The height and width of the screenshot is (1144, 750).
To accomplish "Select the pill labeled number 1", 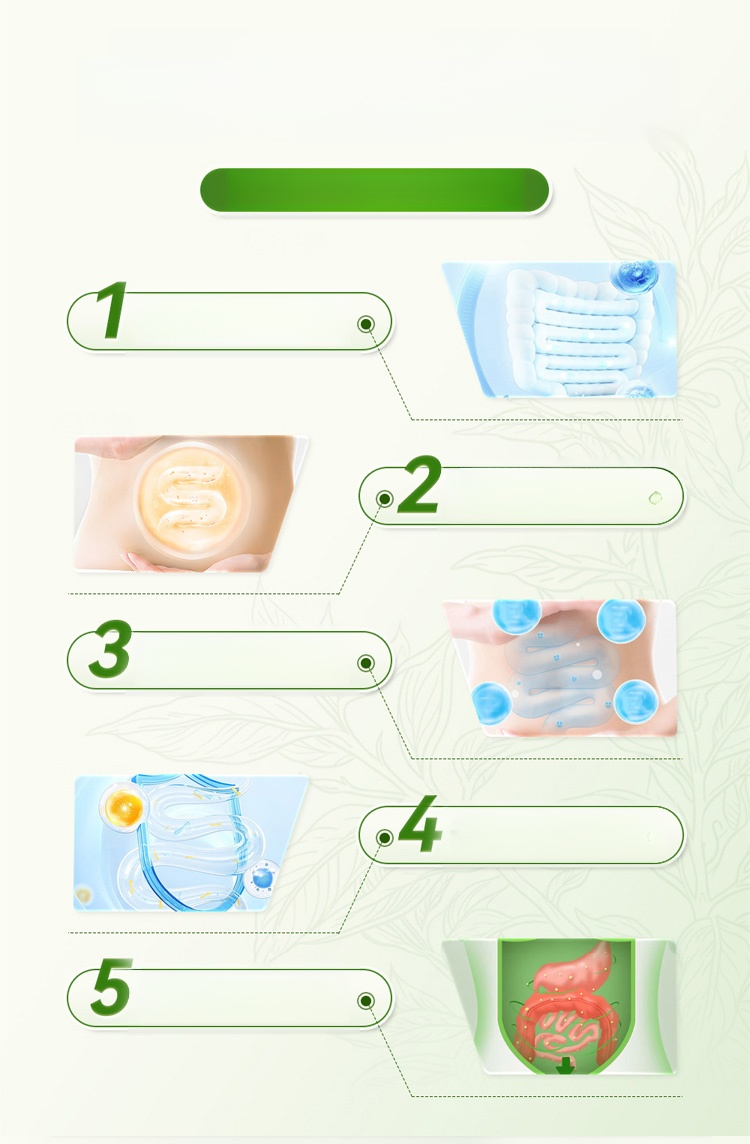I will coord(230,321).
